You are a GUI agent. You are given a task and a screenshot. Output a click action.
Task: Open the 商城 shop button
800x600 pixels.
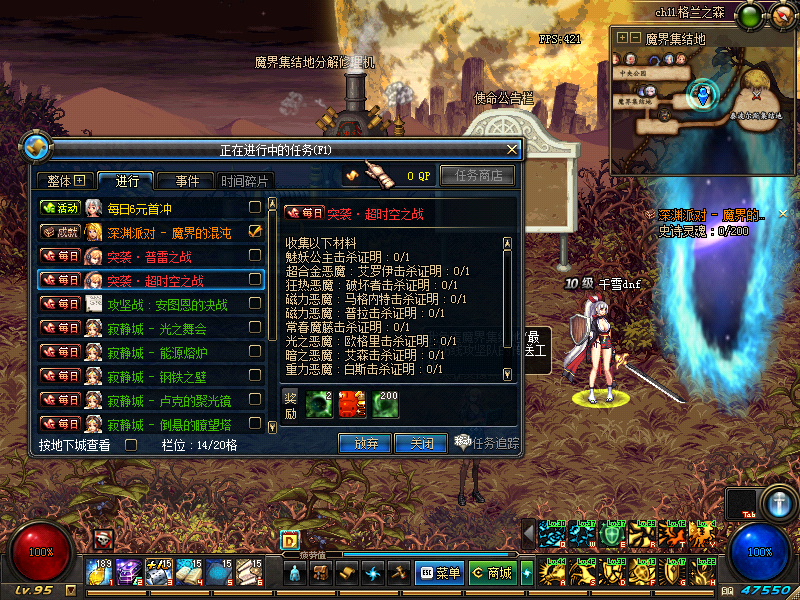pyautogui.click(x=492, y=573)
